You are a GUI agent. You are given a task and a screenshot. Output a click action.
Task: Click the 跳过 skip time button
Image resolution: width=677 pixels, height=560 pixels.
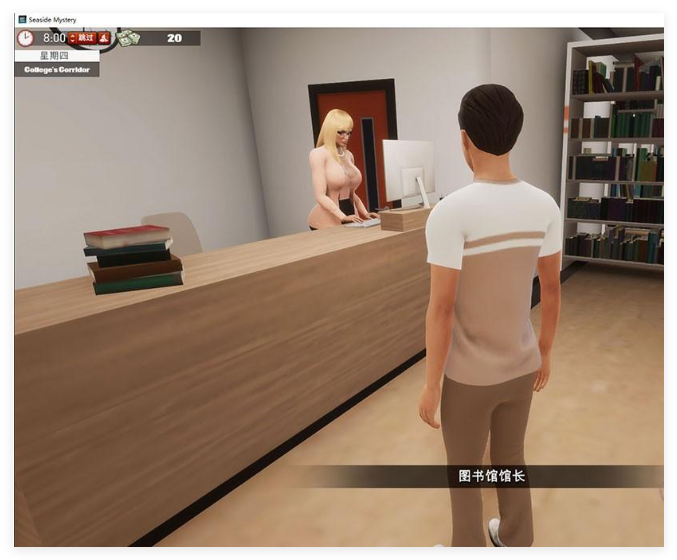click(81, 38)
